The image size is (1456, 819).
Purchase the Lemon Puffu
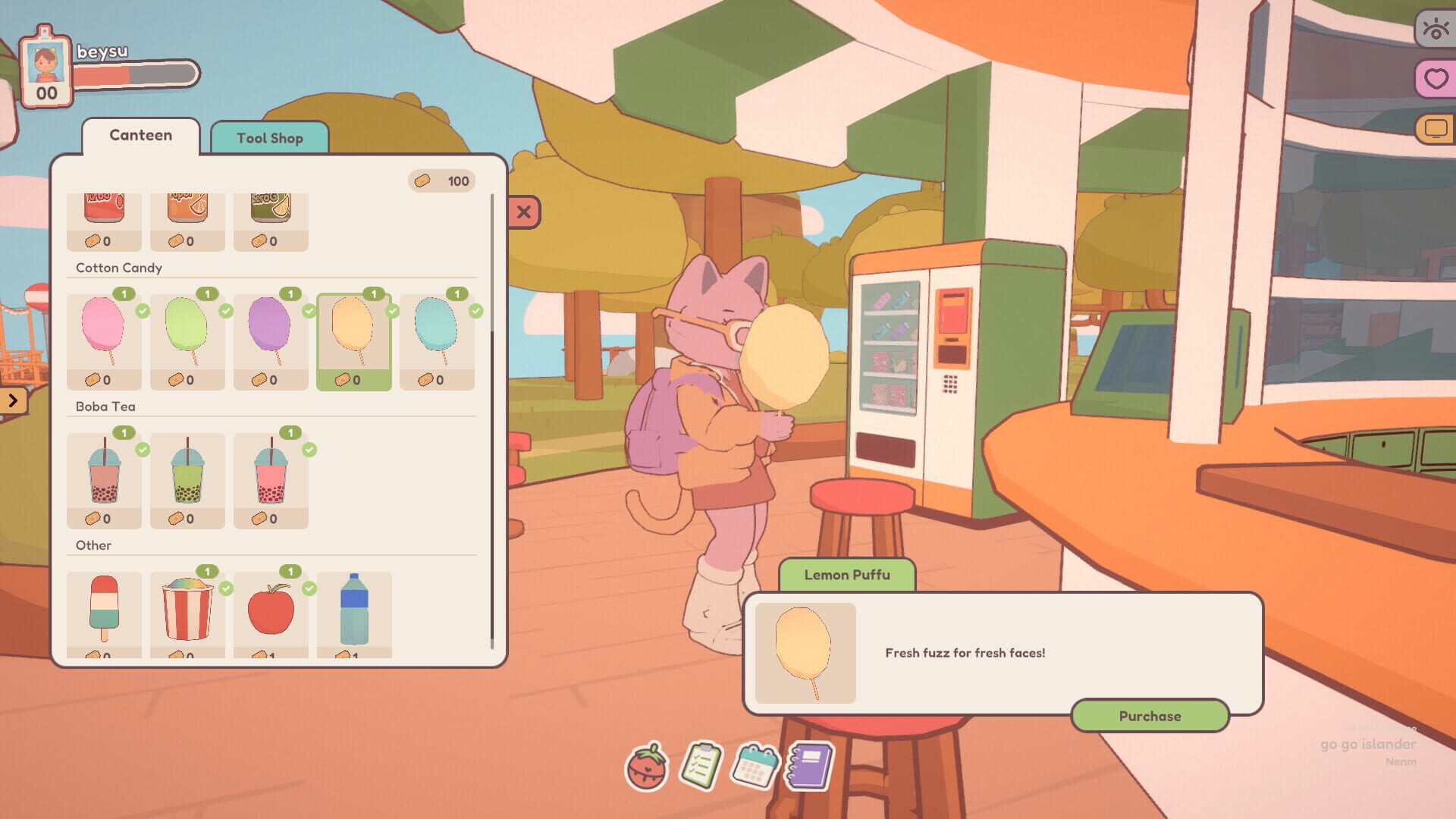tap(1150, 715)
